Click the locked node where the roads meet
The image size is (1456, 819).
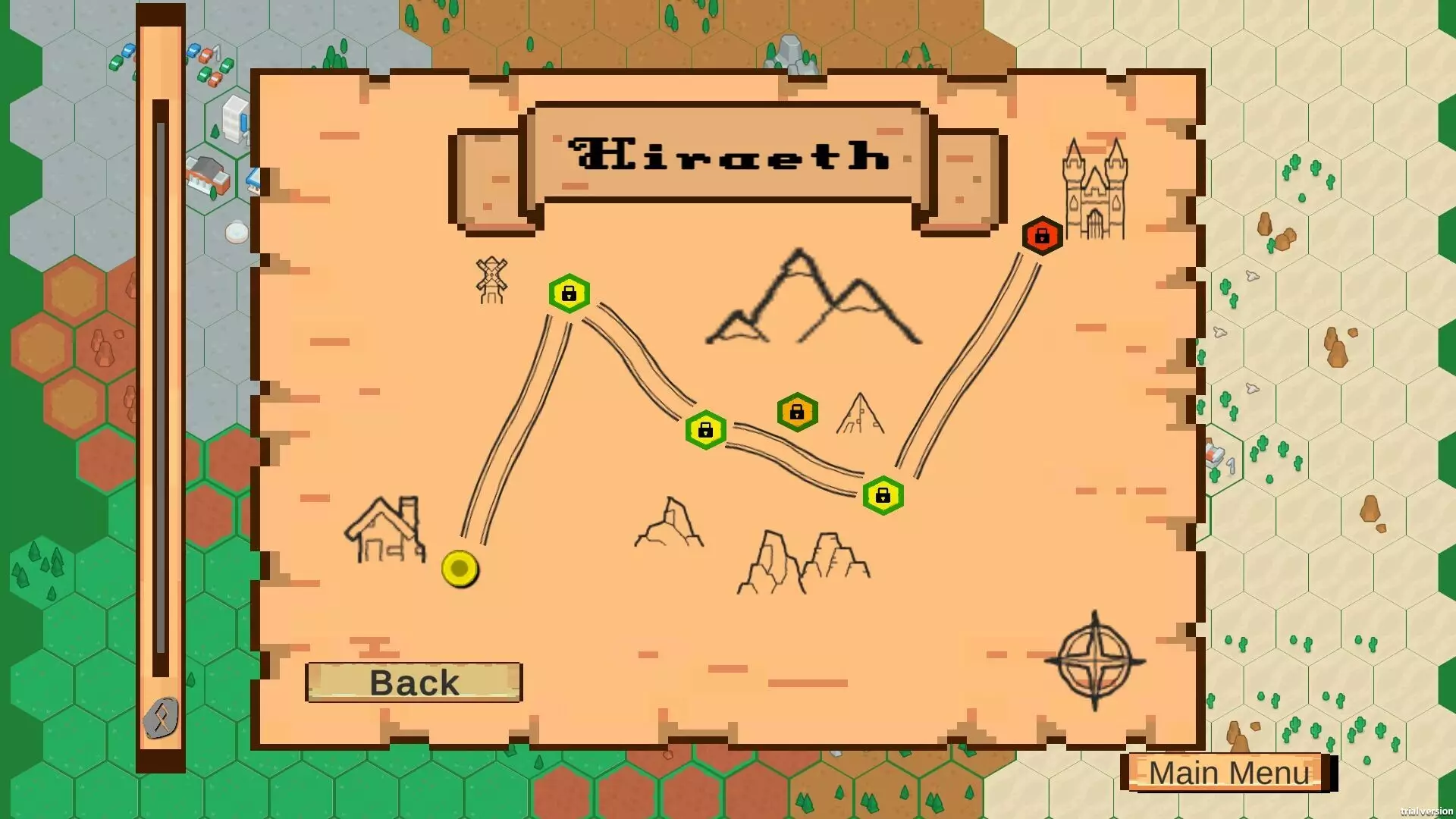pyautogui.click(x=882, y=495)
